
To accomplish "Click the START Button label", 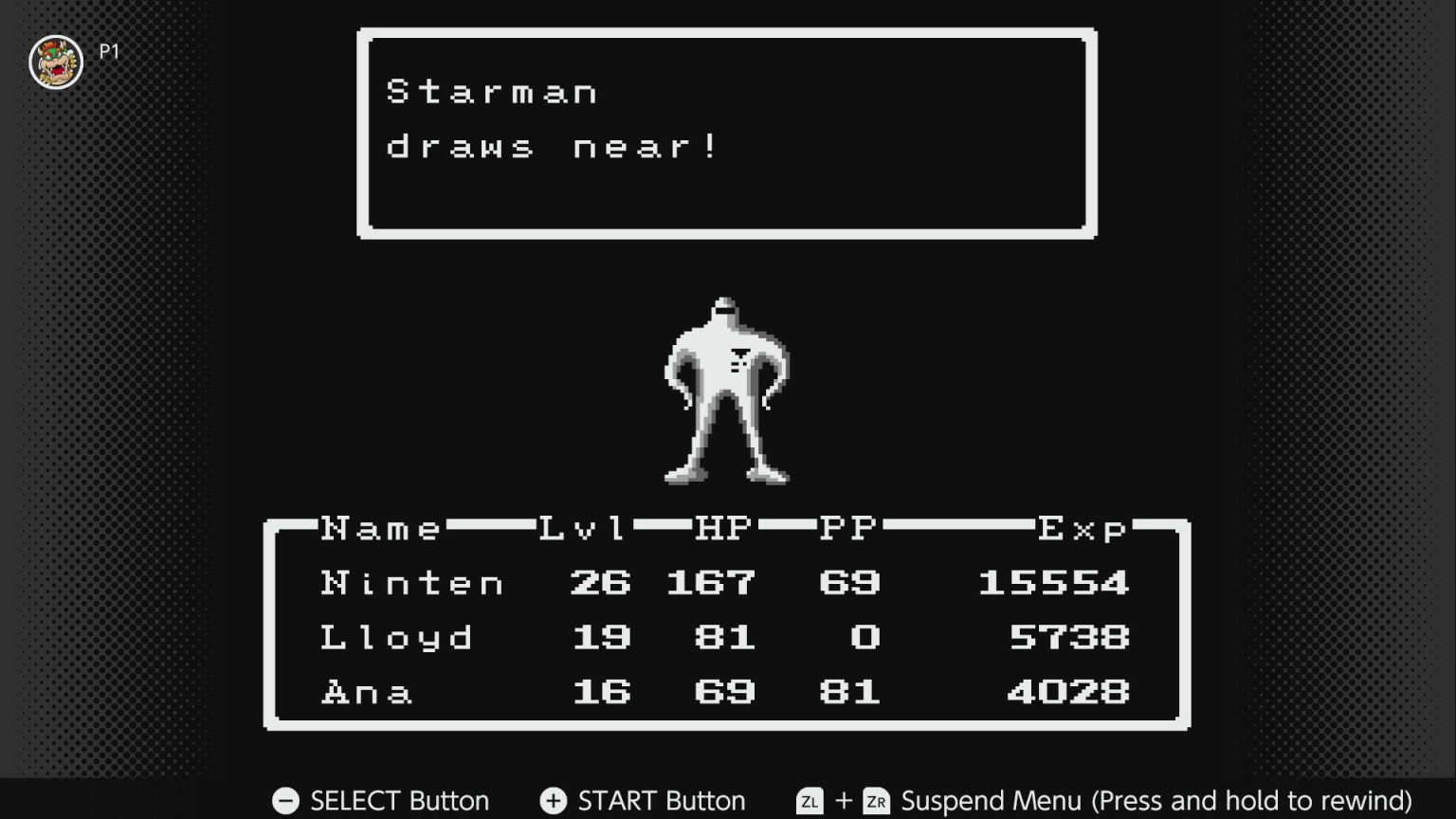I will (659, 801).
